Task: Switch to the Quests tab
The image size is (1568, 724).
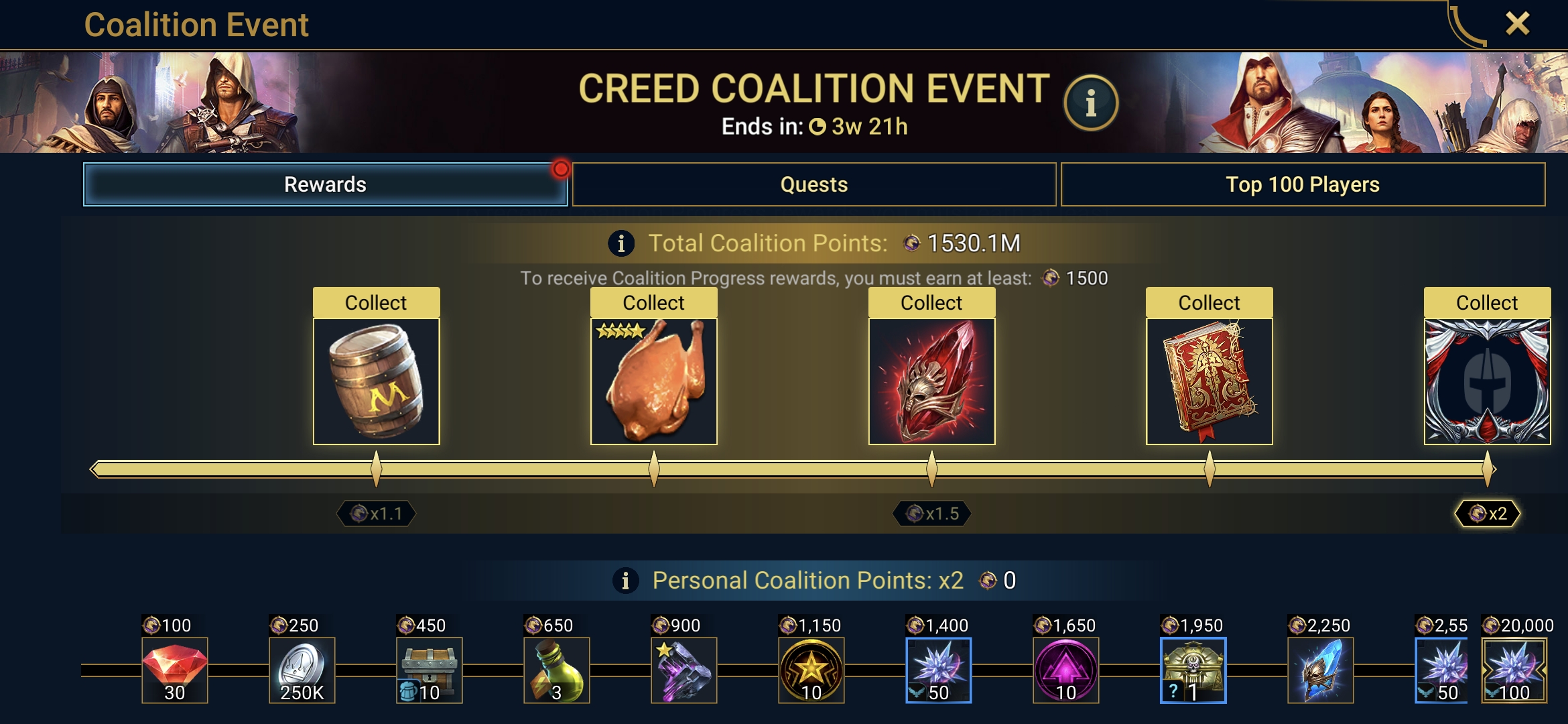Action: pyautogui.click(x=813, y=184)
